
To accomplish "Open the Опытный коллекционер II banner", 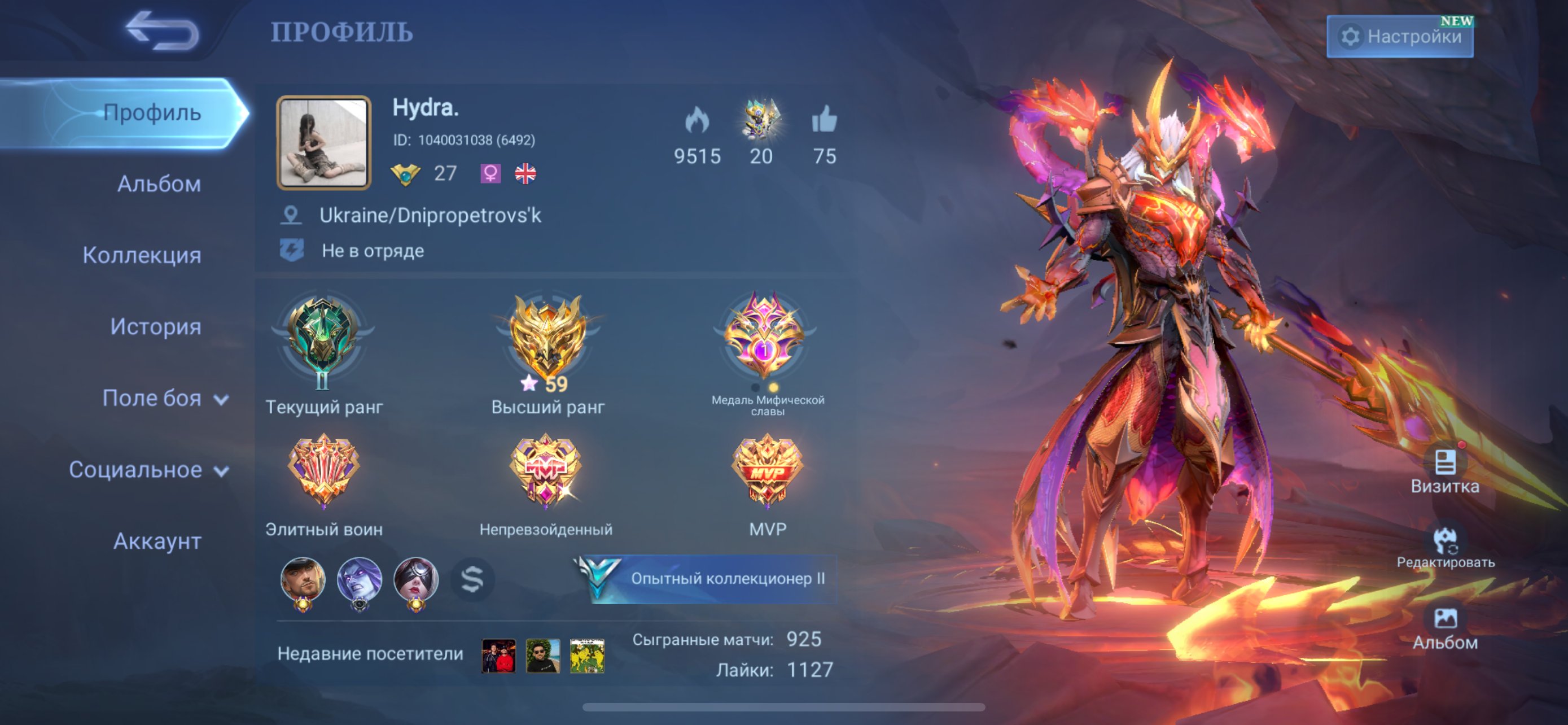I will [707, 578].
